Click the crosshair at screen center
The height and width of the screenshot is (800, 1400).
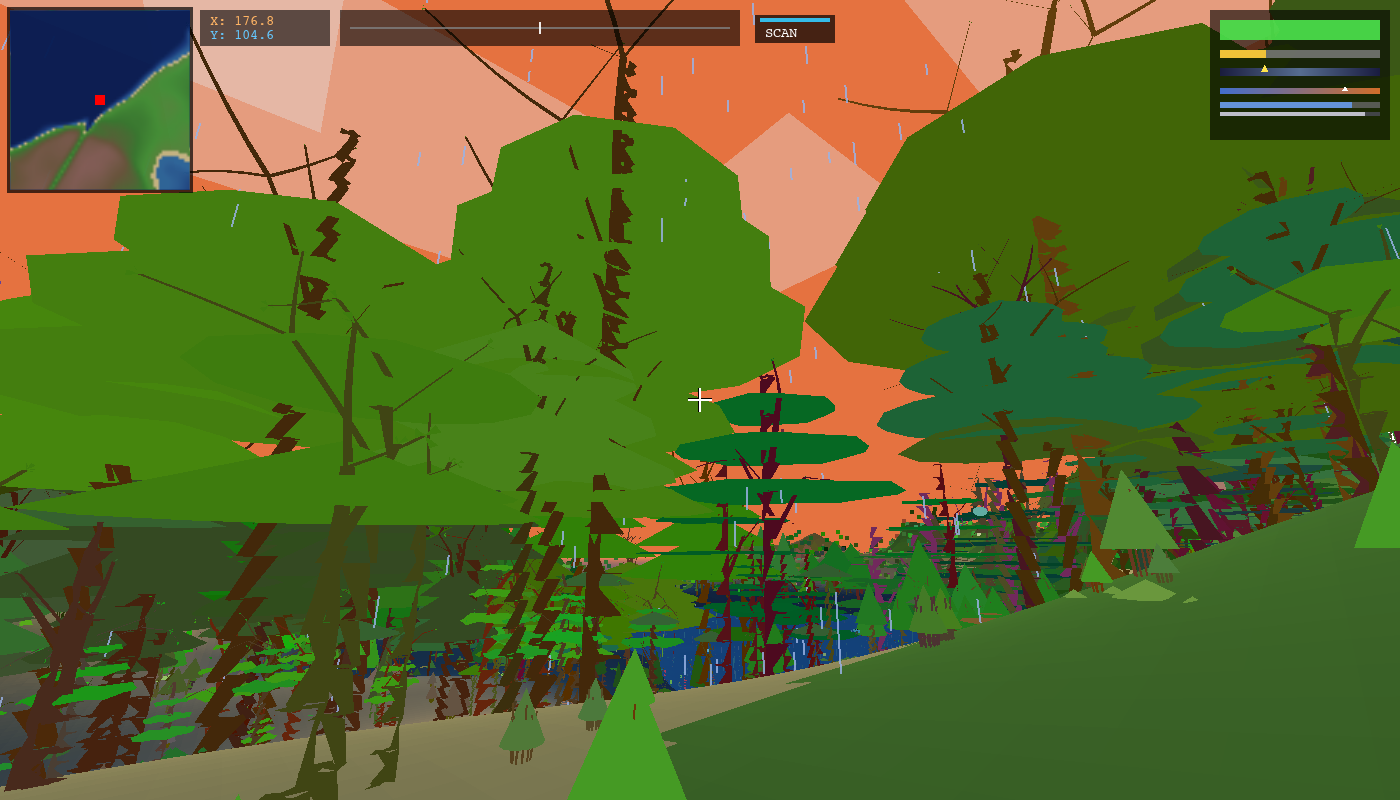[x=700, y=400]
